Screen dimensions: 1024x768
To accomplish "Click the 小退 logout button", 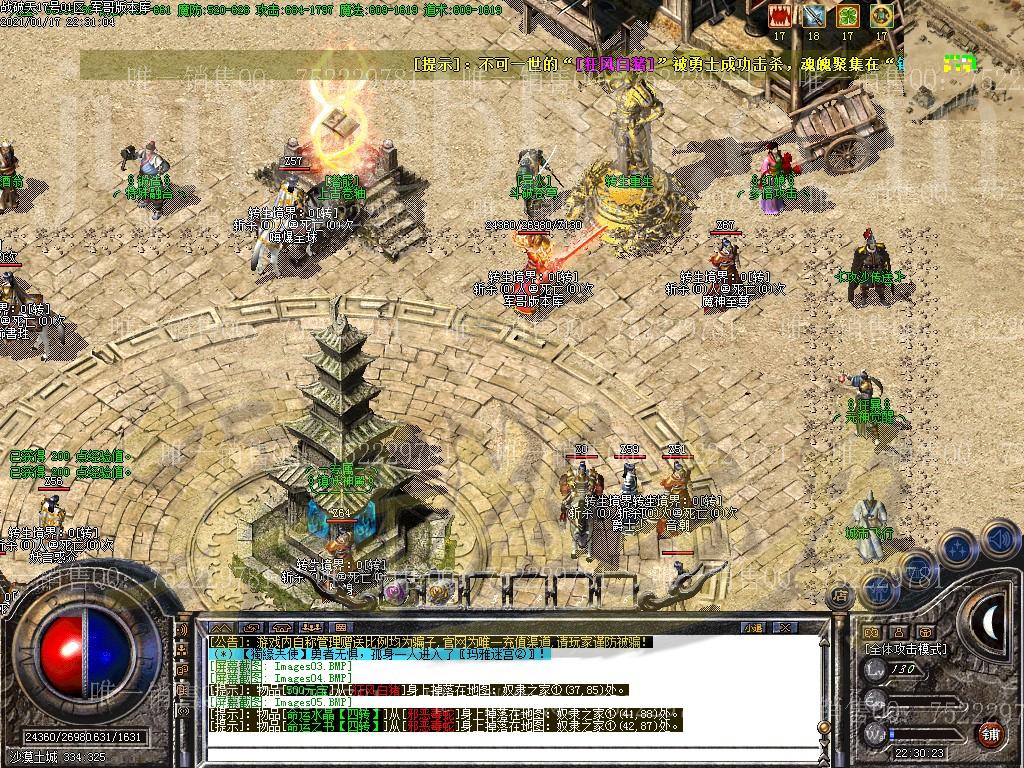I will 753,627.
